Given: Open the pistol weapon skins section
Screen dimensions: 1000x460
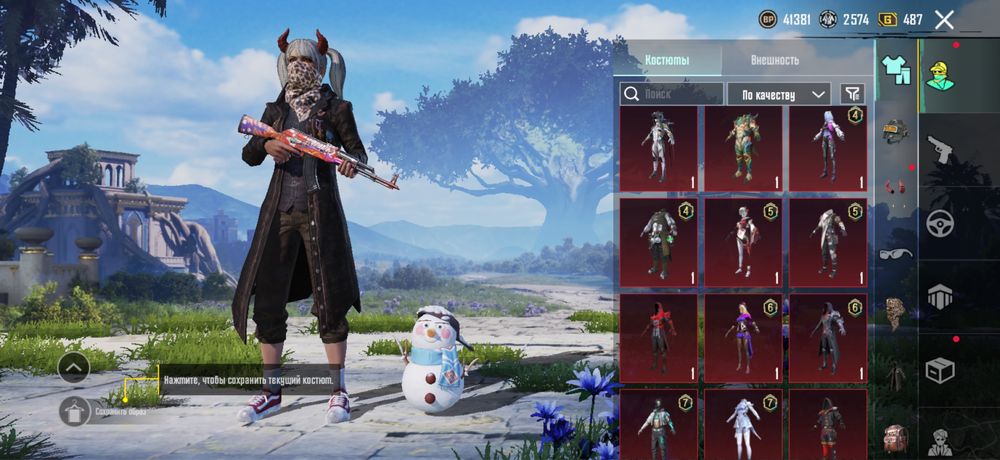Looking at the screenshot, I should click(940, 151).
